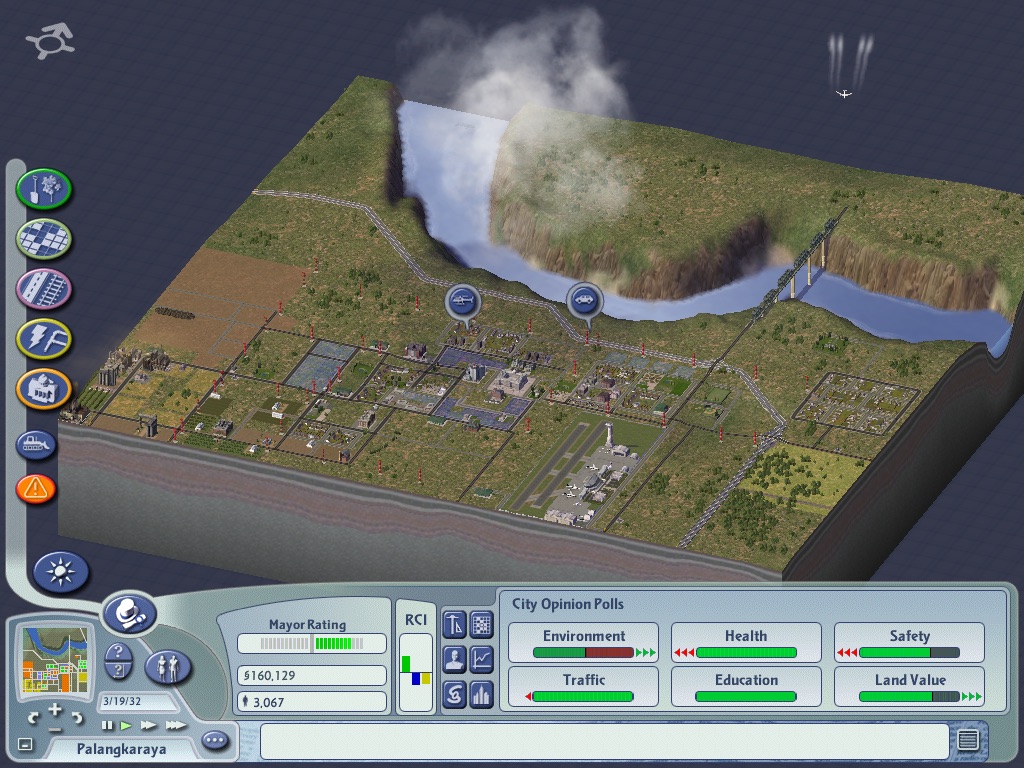Pause the simulation

[x=108, y=725]
